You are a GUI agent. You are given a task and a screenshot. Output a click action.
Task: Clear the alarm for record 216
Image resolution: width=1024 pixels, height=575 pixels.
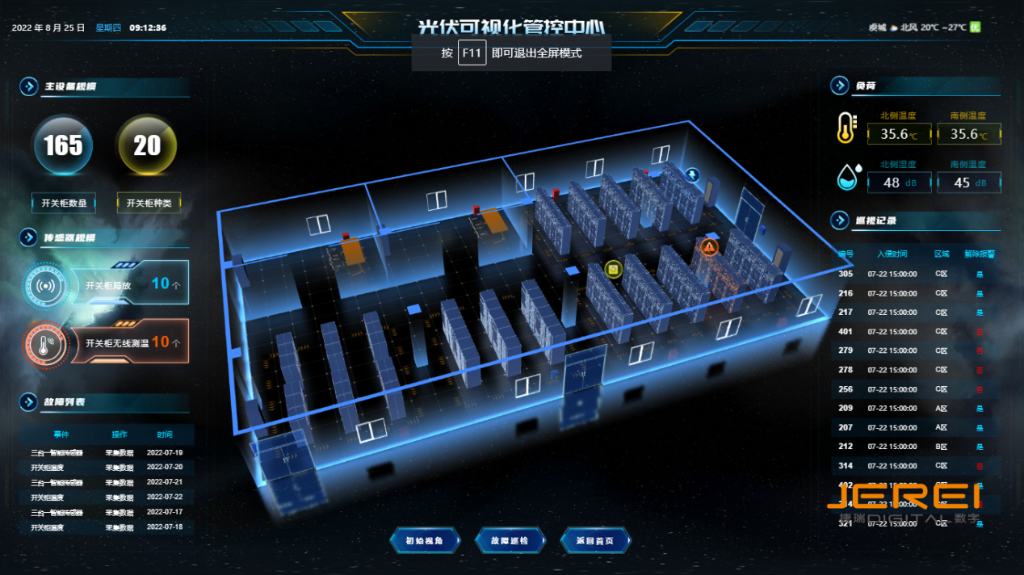coord(979,293)
